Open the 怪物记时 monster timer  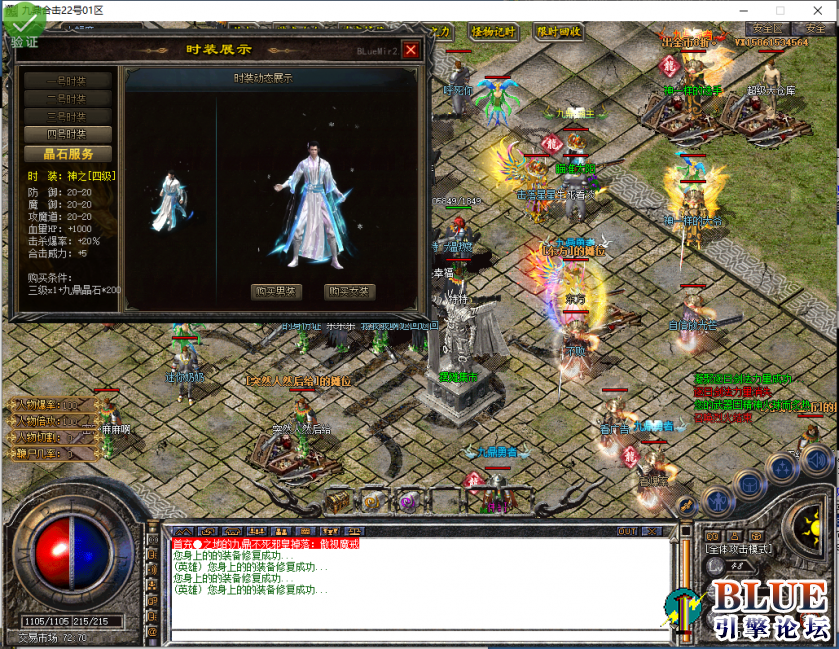(490, 32)
